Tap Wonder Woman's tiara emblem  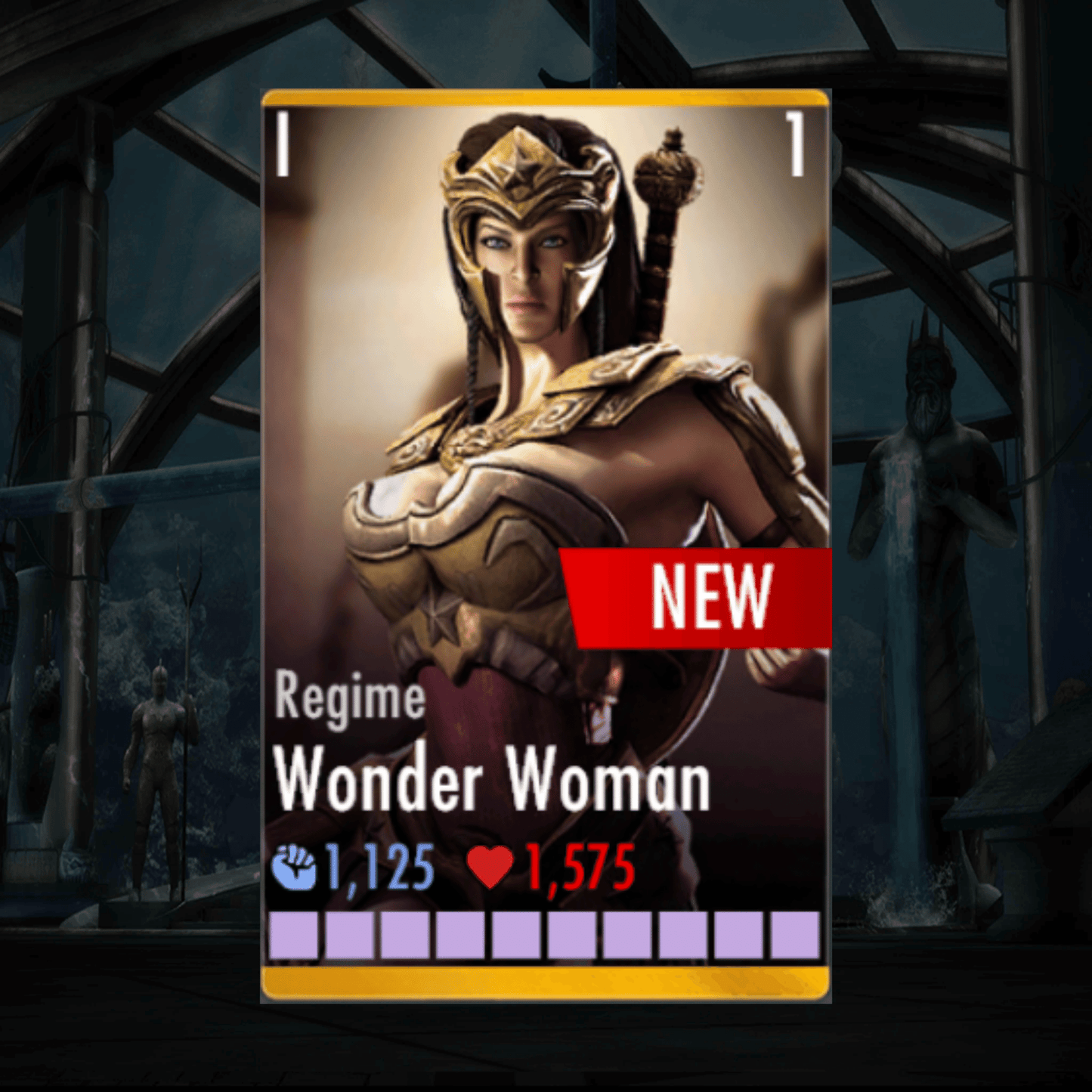(521, 174)
